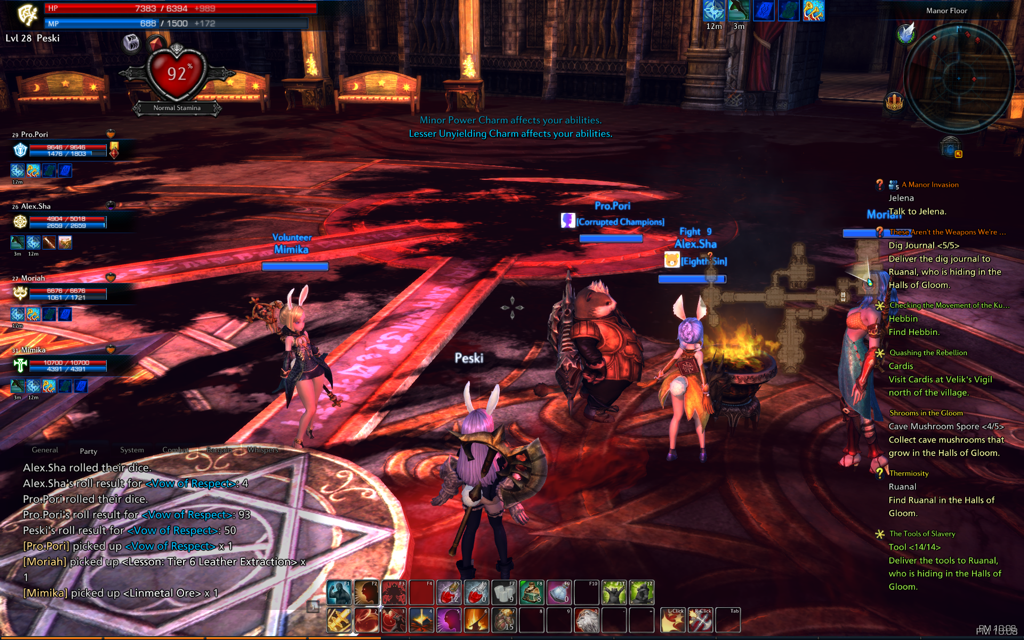The width and height of the screenshot is (1024, 640).
Task: Open the dungeon portal icon below minimap
Action: click(951, 148)
